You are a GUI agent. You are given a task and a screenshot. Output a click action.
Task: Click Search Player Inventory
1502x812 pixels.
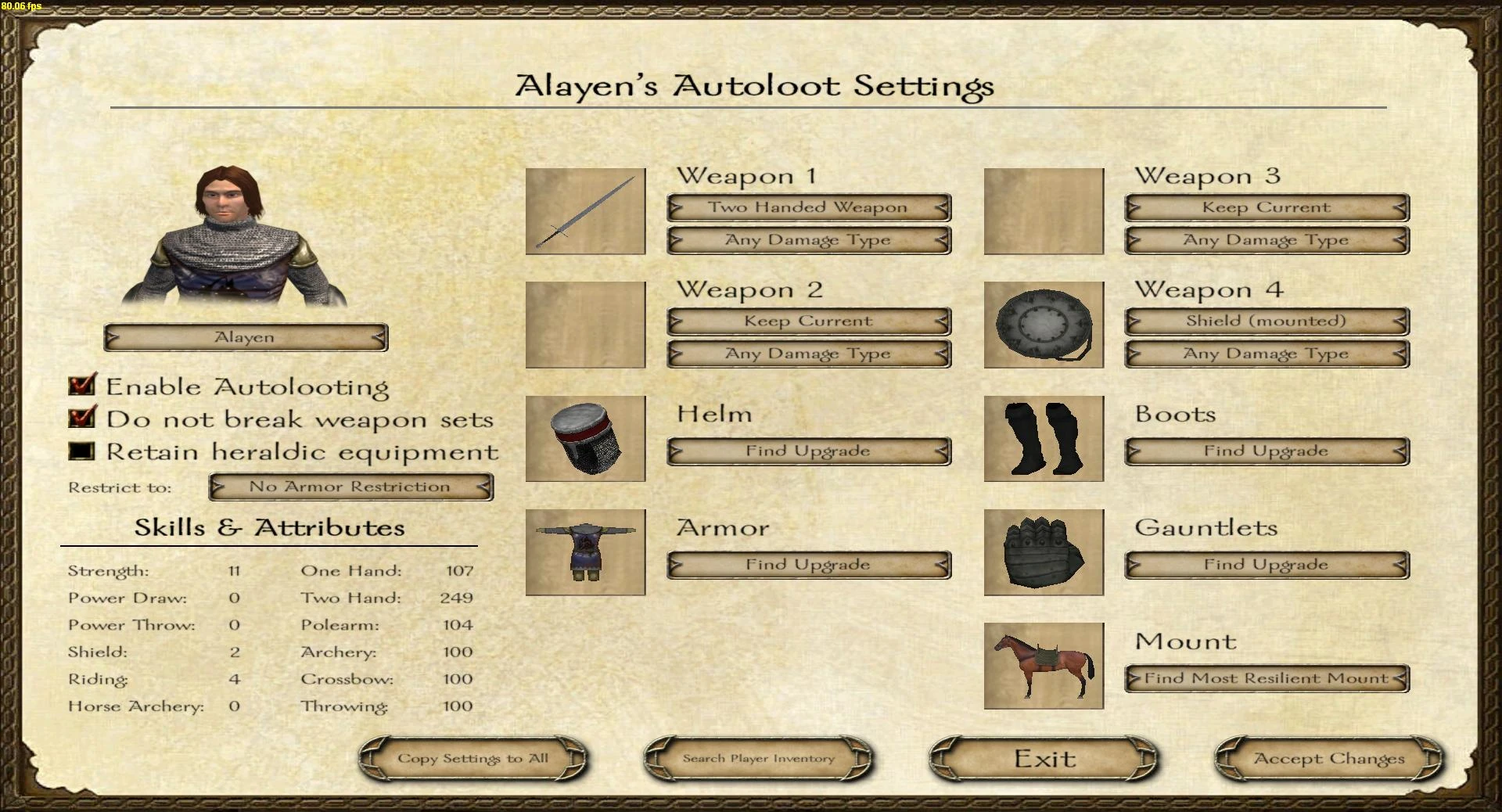tap(757, 757)
